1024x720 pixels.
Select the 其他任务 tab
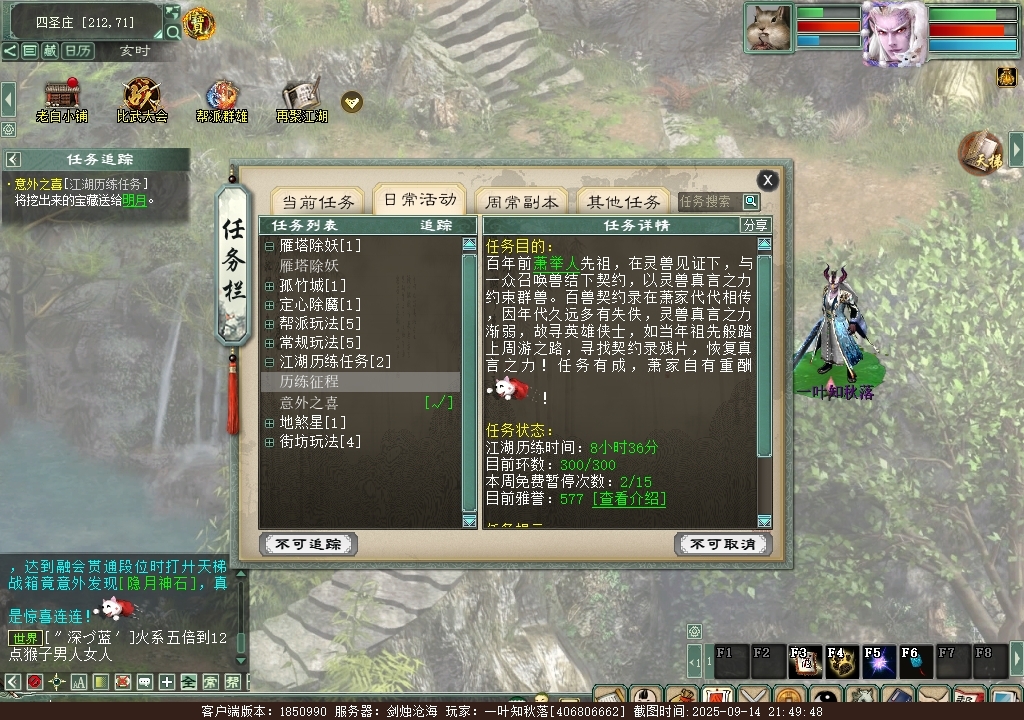click(623, 201)
